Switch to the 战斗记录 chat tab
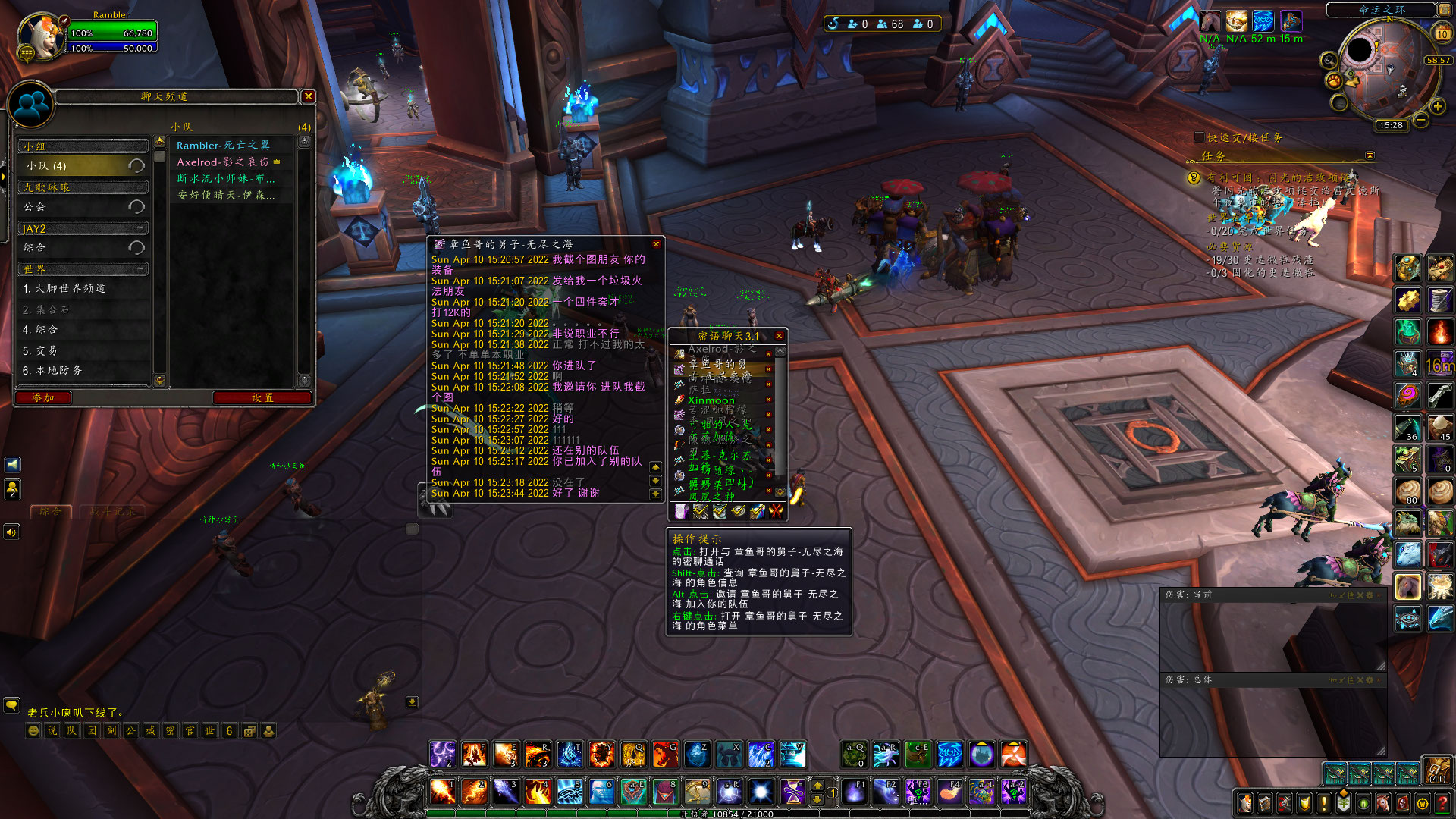1456x819 pixels. (112, 510)
